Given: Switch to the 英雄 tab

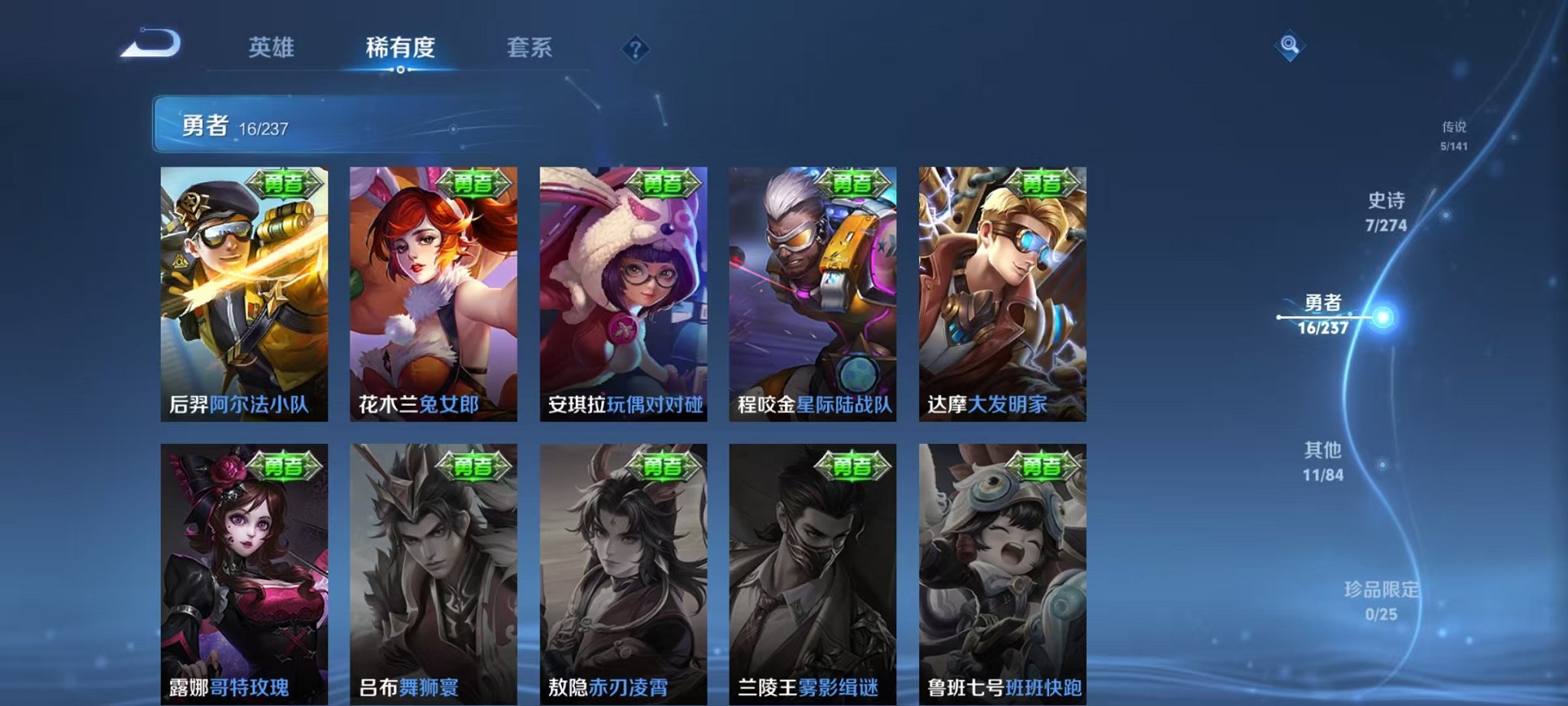Looking at the screenshot, I should pyautogui.click(x=272, y=48).
